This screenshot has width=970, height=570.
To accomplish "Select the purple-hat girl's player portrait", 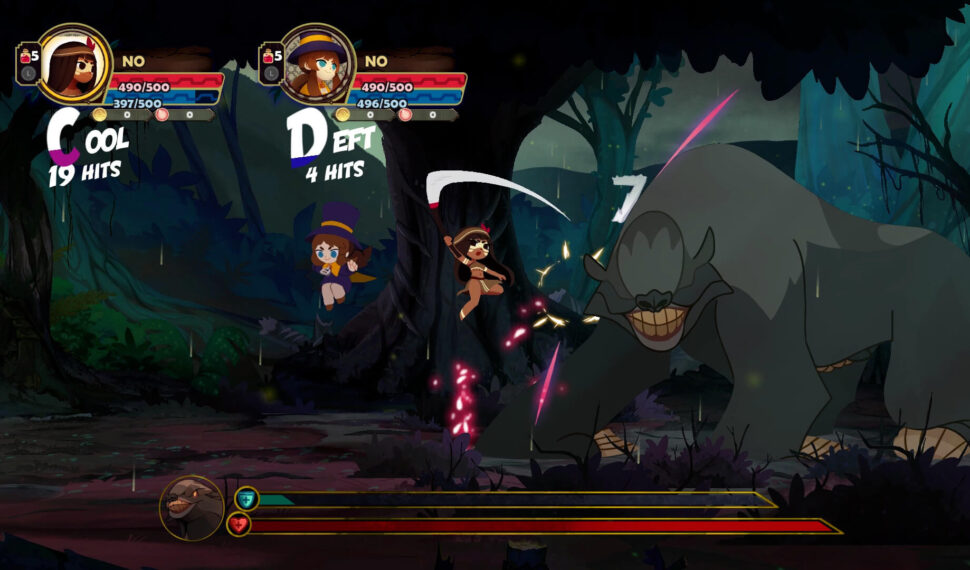I will 316,64.
